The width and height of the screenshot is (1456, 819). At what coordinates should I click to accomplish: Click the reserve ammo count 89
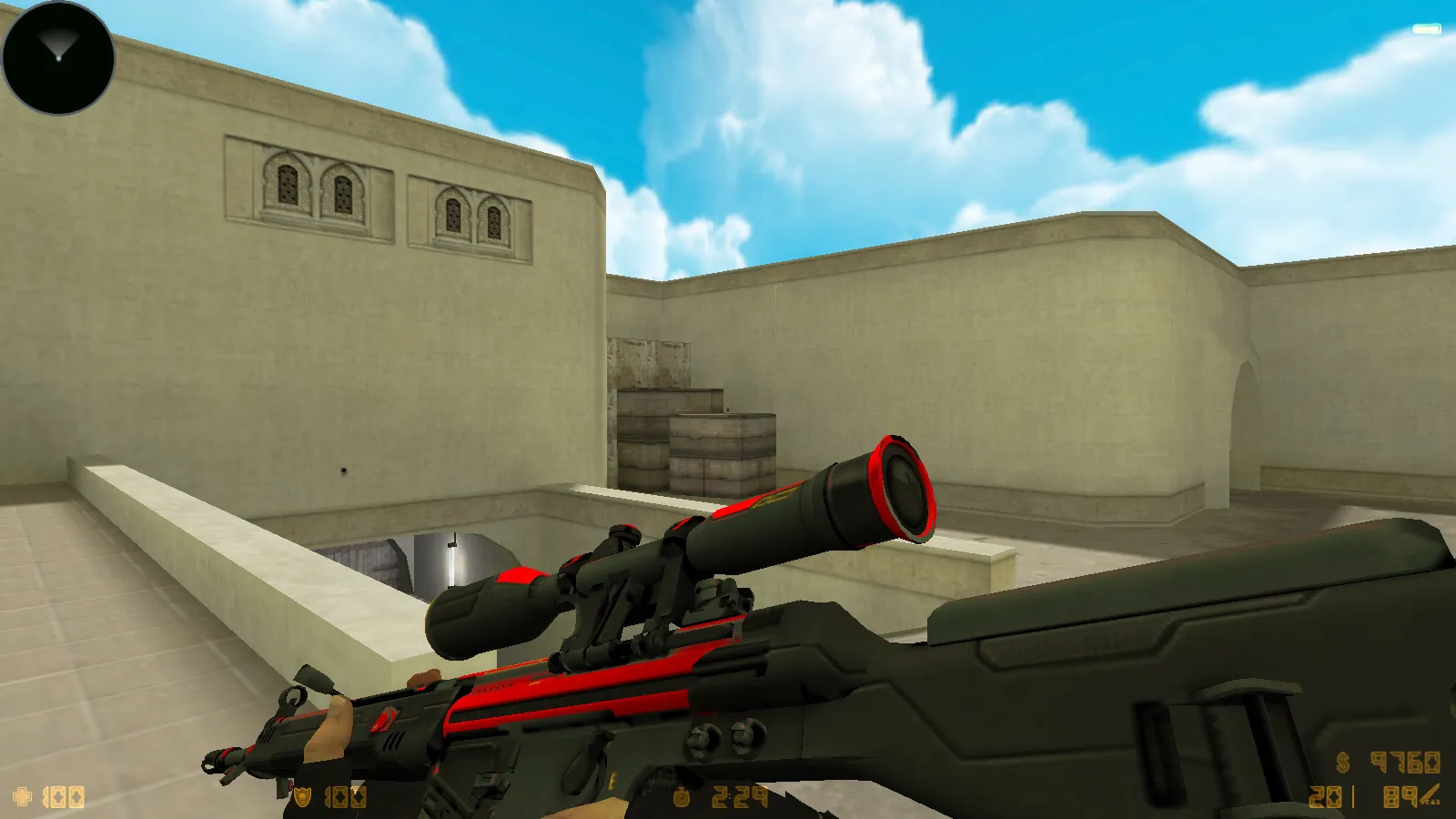click(x=1400, y=796)
